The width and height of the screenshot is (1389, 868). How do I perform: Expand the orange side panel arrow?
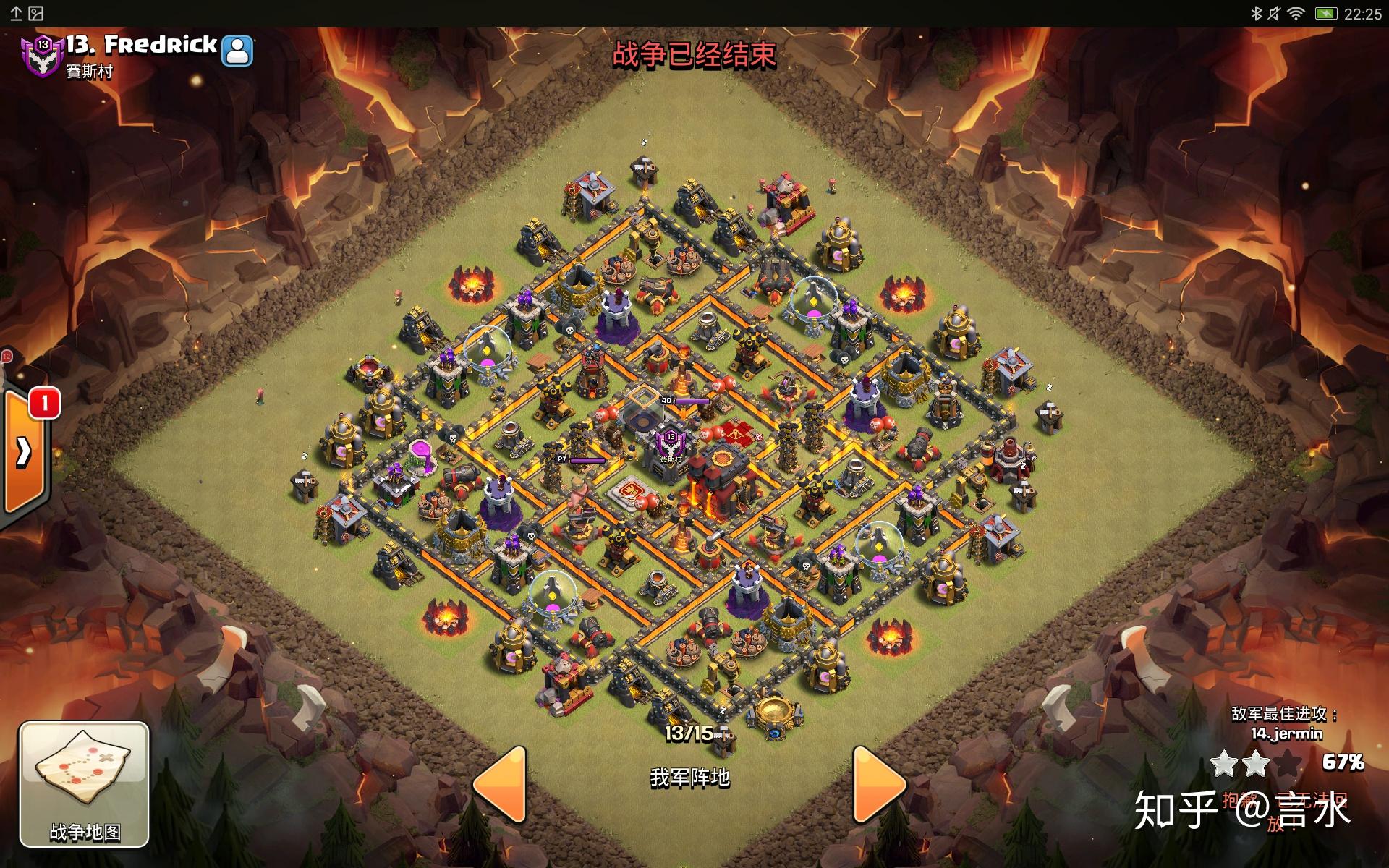point(23,453)
